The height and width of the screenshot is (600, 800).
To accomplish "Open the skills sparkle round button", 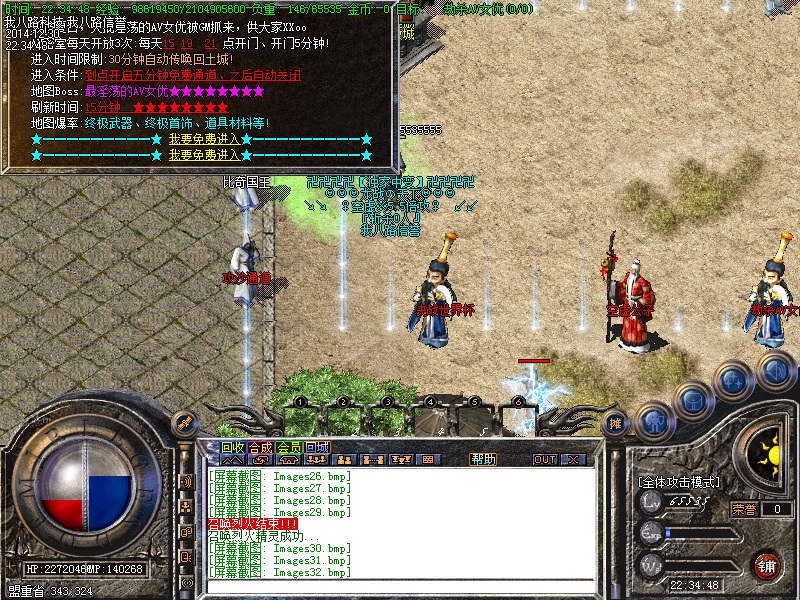I will coord(735,379).
